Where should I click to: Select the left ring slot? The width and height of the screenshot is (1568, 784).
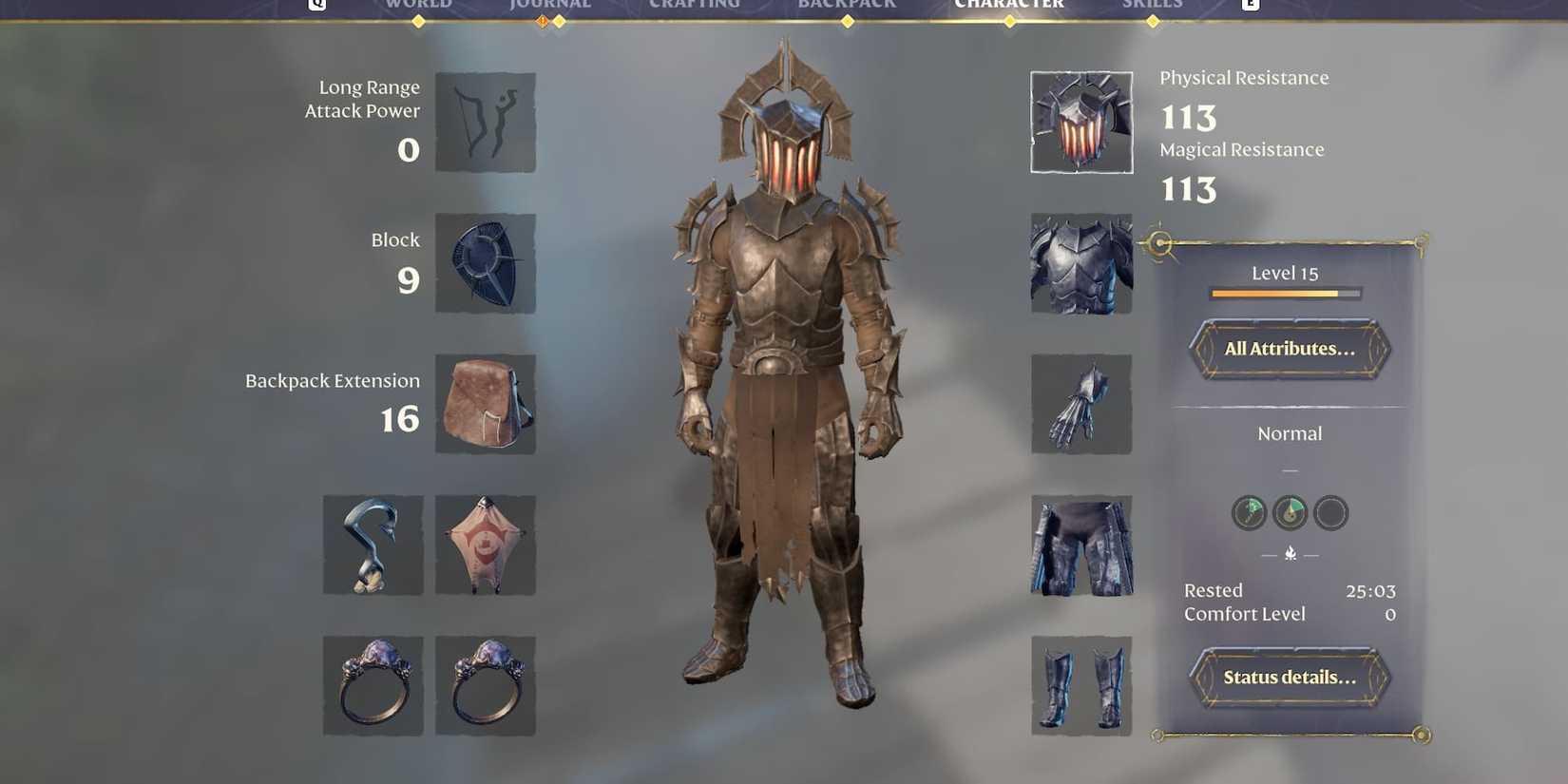tap(372, 686)
